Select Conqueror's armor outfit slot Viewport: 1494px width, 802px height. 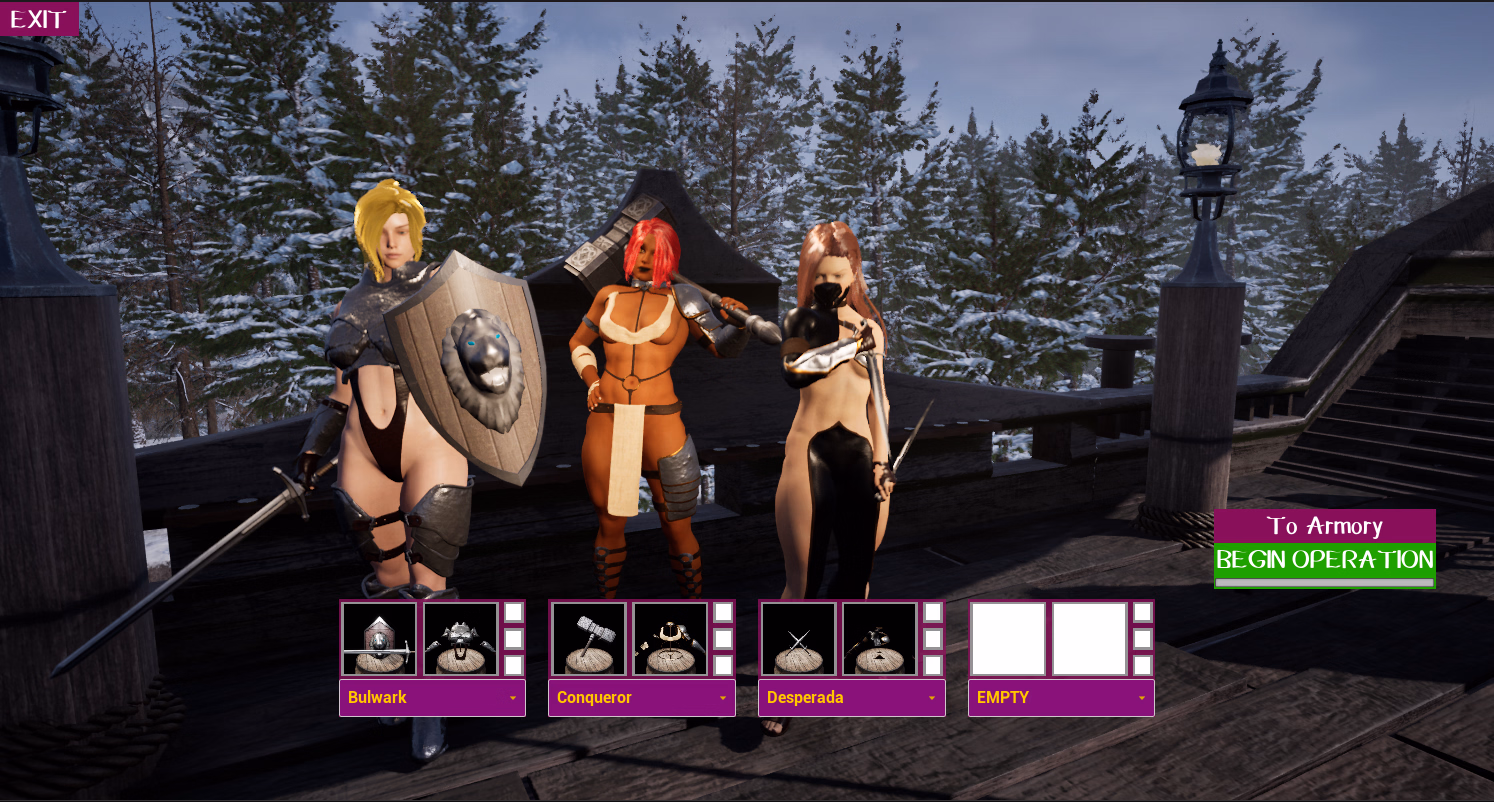point(670,639)
